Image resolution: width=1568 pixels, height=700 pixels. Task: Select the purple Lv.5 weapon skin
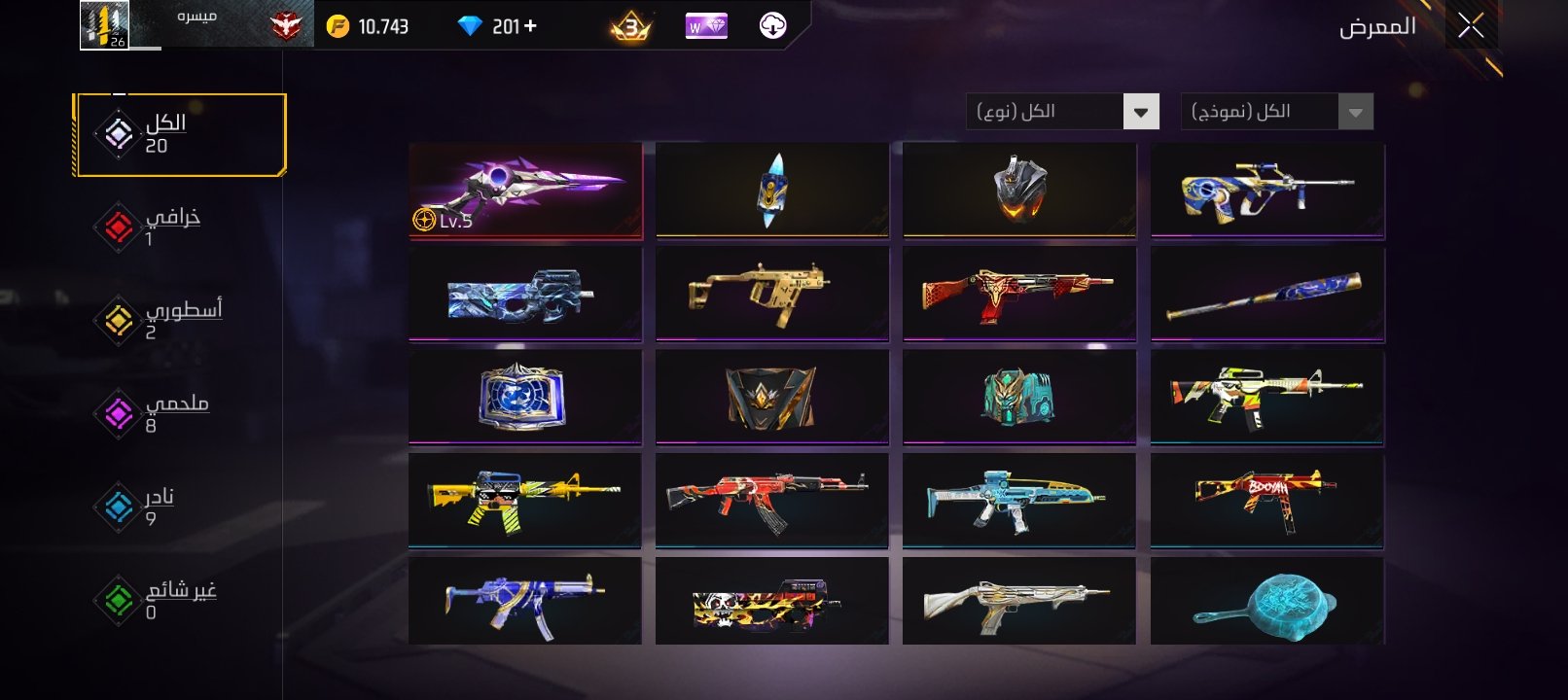pyautogui.click(x=525, y=190)
